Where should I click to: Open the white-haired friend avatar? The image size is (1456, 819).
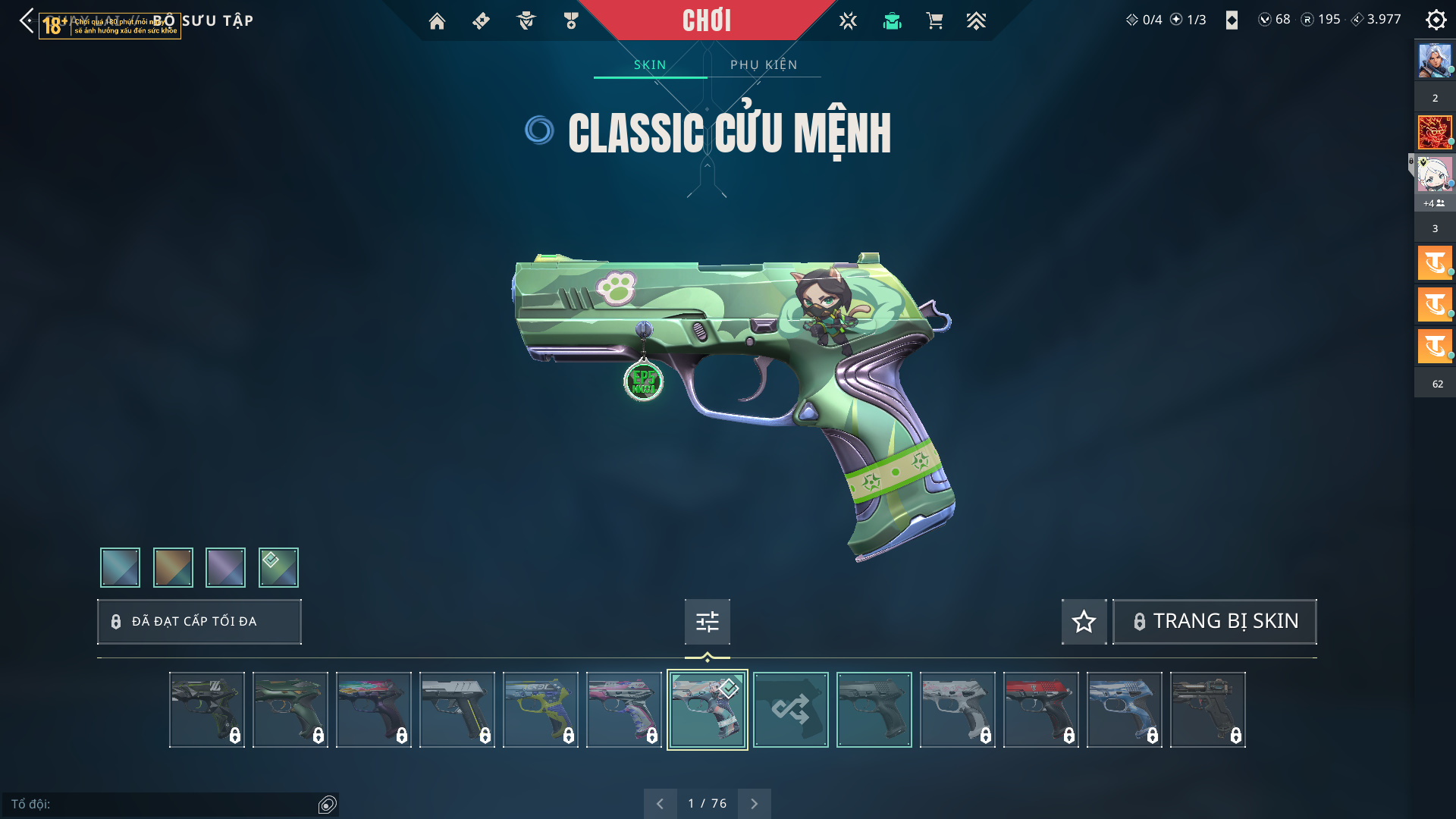pyautogui.click(x=1434, y=175)
